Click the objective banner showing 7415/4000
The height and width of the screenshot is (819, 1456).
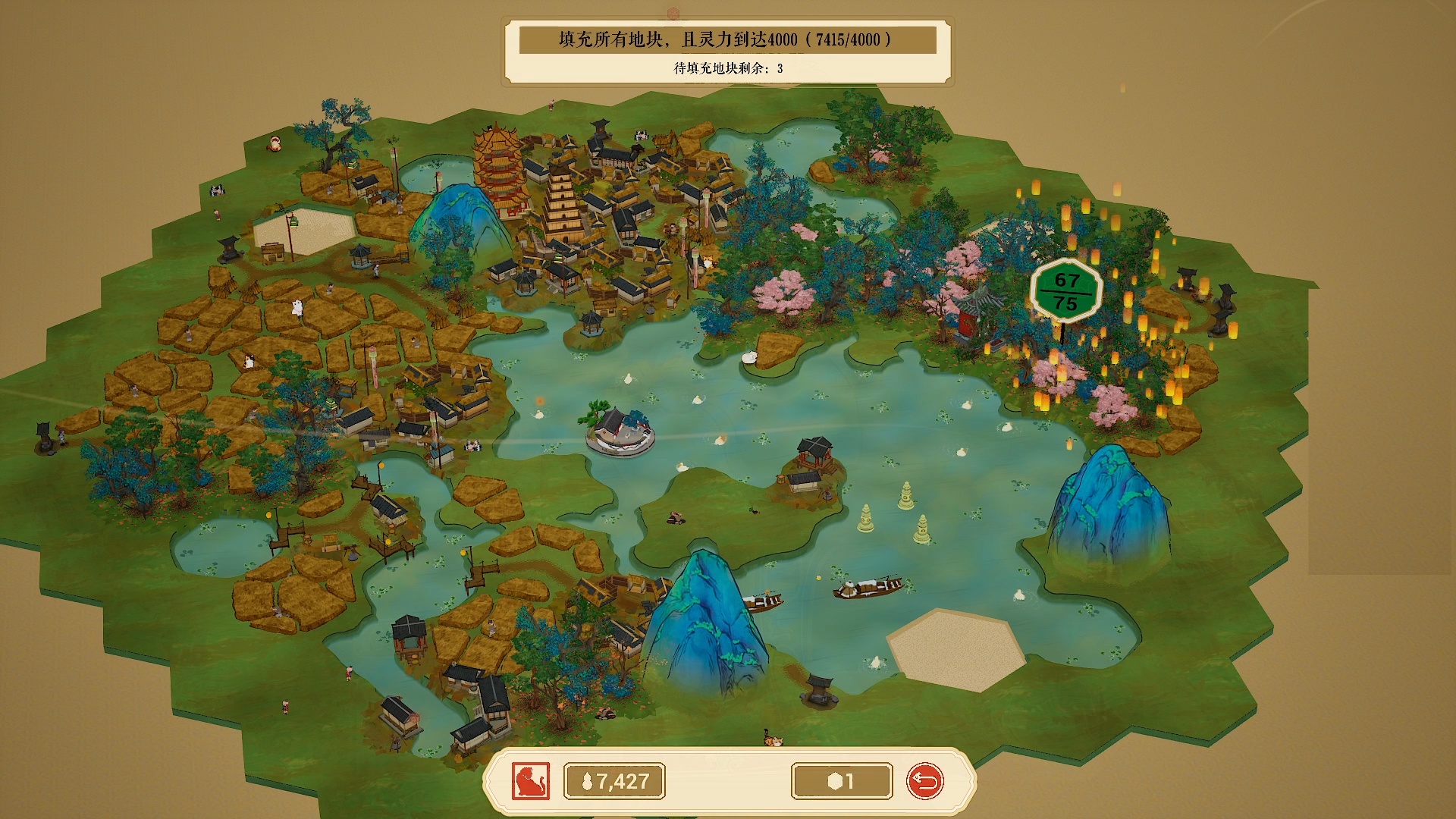[727, 39]
